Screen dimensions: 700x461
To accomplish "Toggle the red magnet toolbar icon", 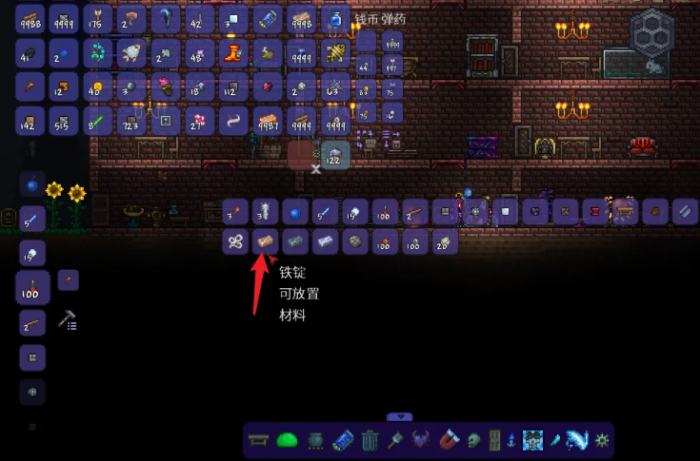I will coord(449,440).
